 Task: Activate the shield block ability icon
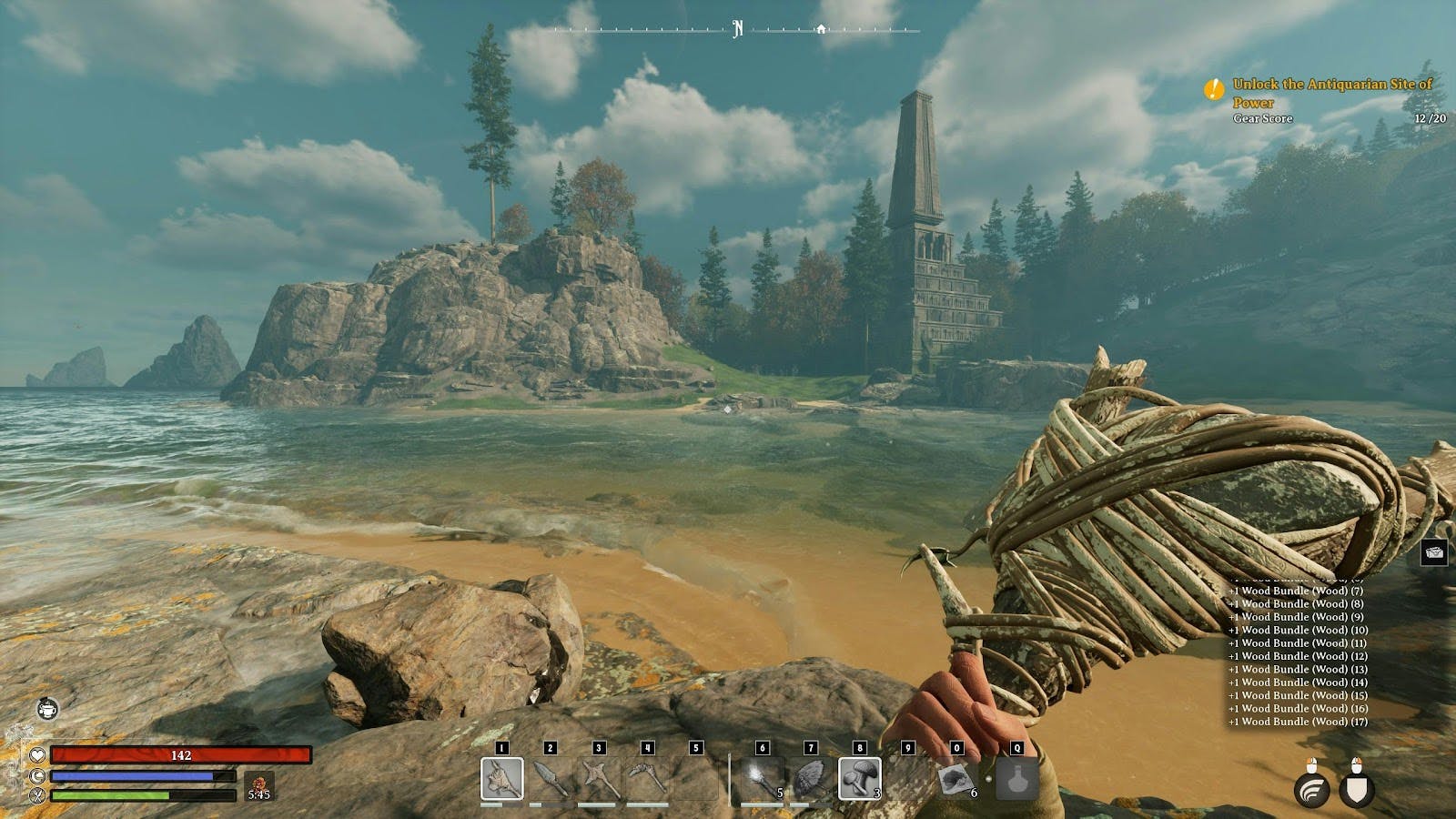[1357, 789]
